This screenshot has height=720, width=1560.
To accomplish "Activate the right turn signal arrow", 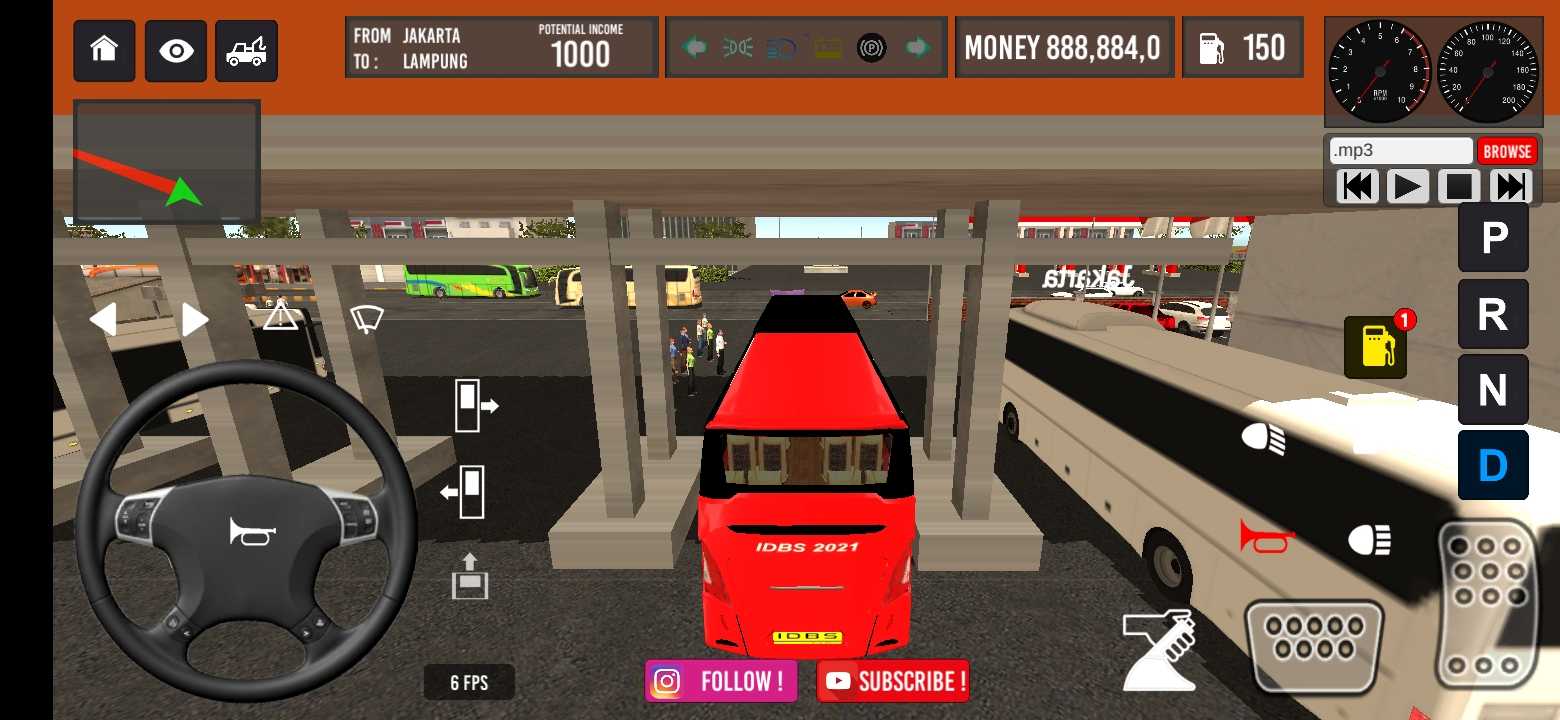I will pyautogui.click(x=195, y=320).
